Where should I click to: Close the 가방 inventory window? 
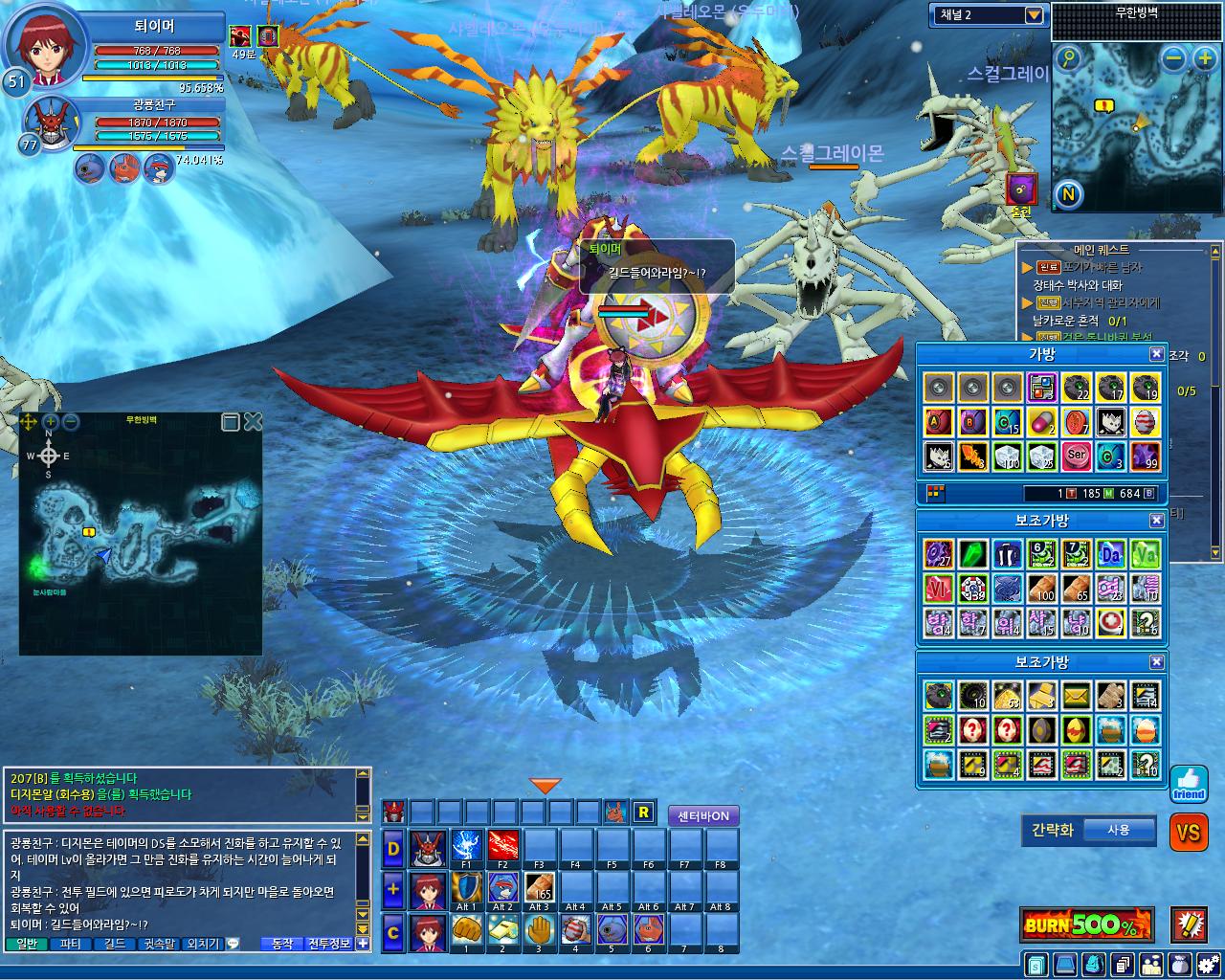click(1156, 354)
